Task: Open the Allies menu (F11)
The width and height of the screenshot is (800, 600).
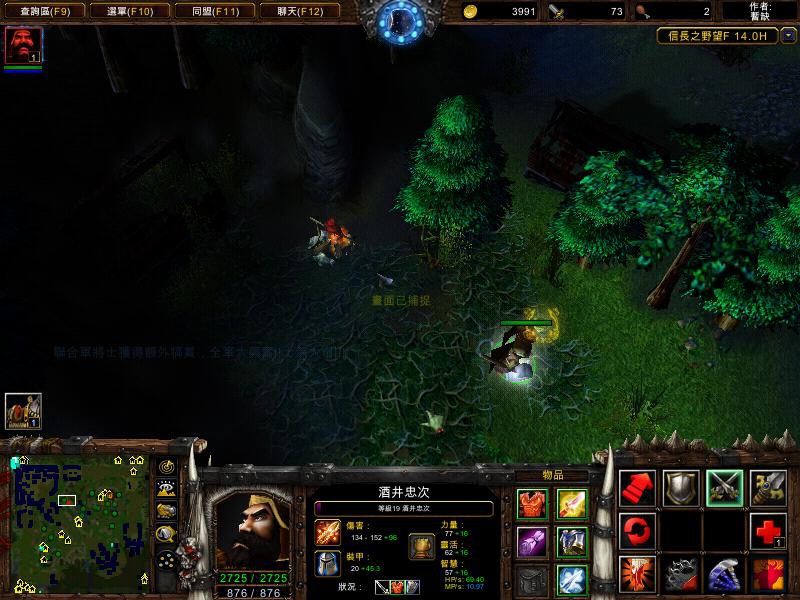Action: tap(214, 11)
